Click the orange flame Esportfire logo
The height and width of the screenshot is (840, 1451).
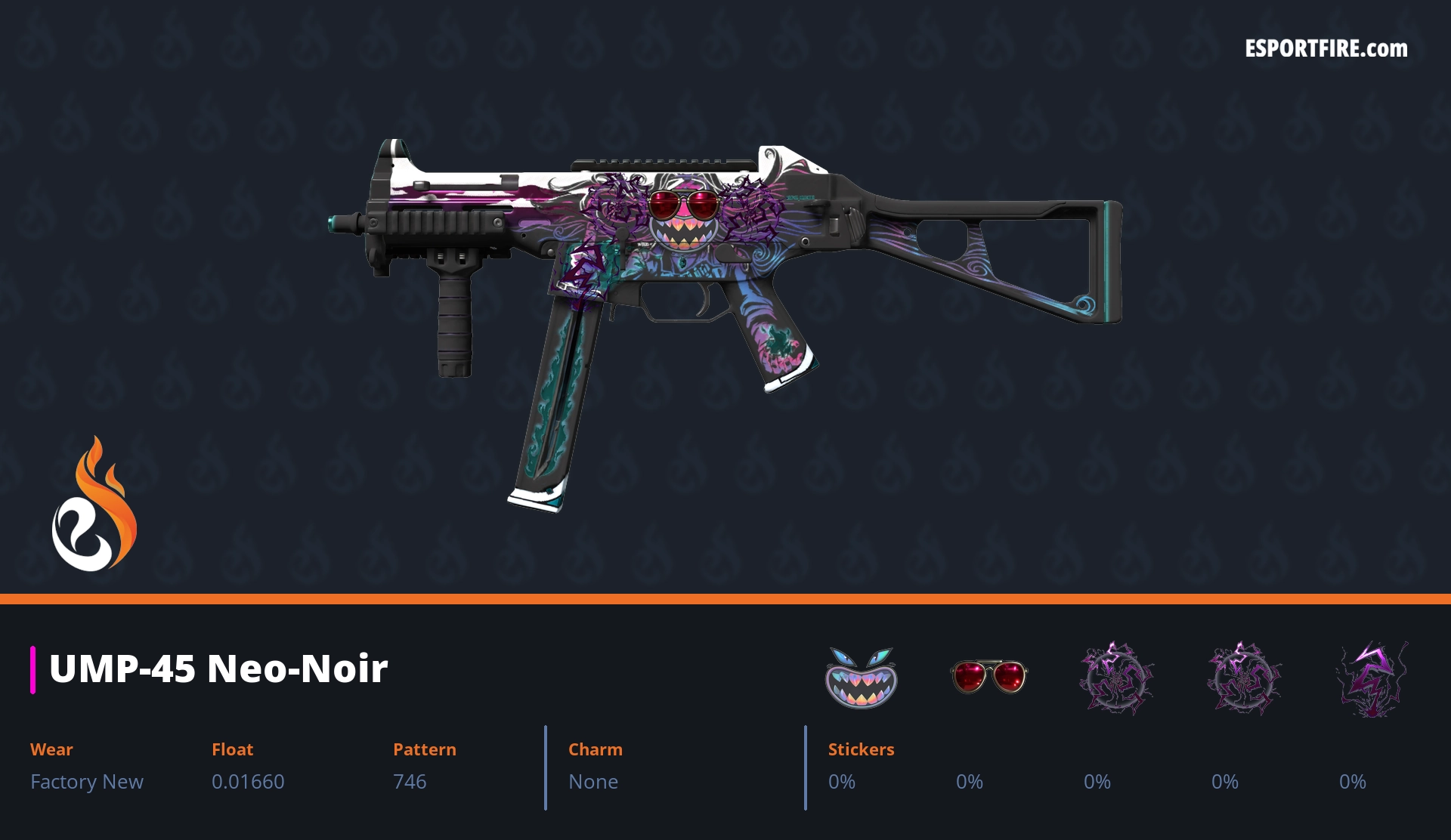94,505
